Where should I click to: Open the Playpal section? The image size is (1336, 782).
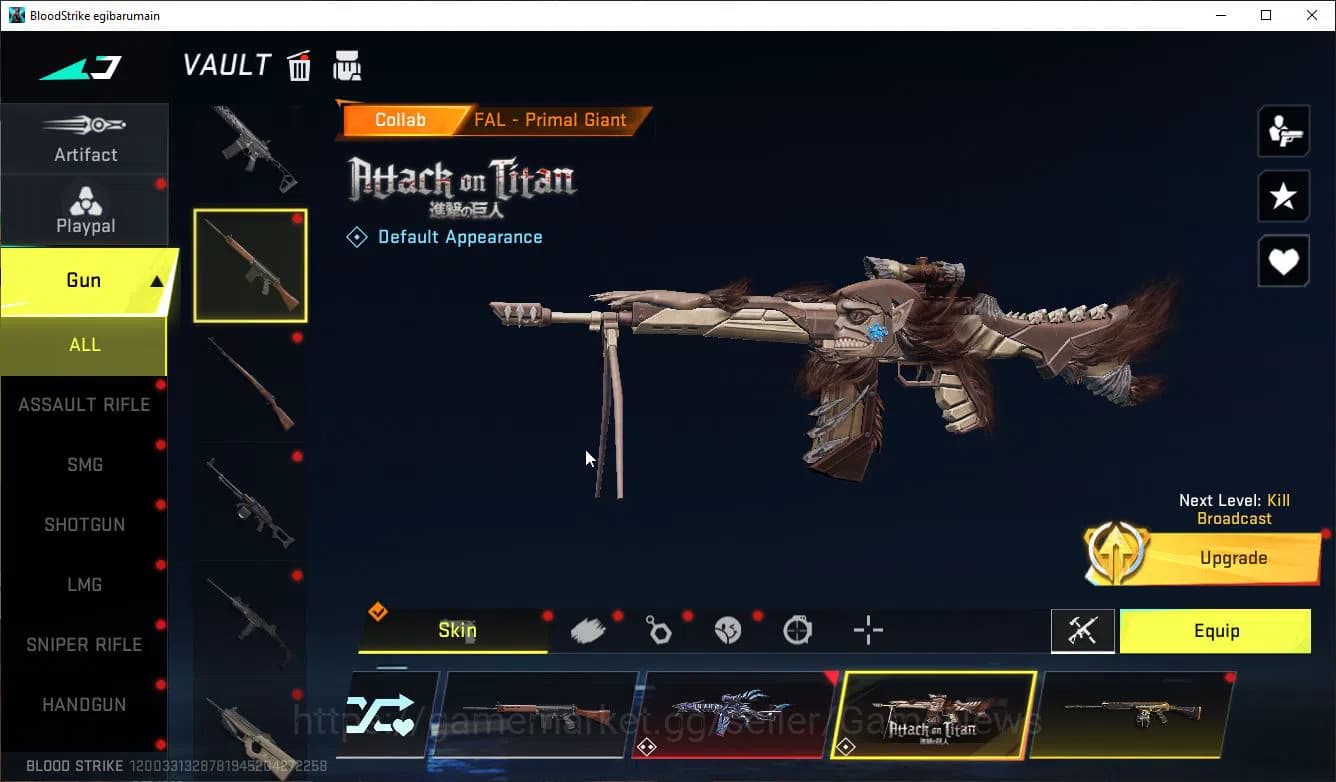85,210
